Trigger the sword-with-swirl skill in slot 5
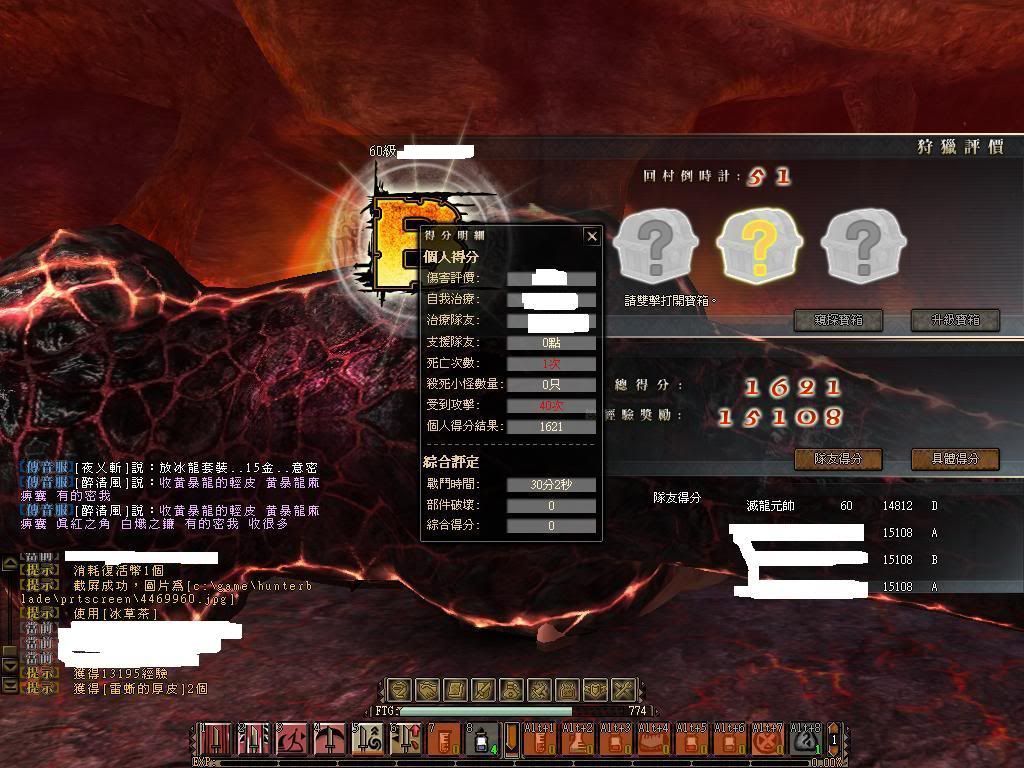This screenshot has width=1024, height=768. [368, 740]
